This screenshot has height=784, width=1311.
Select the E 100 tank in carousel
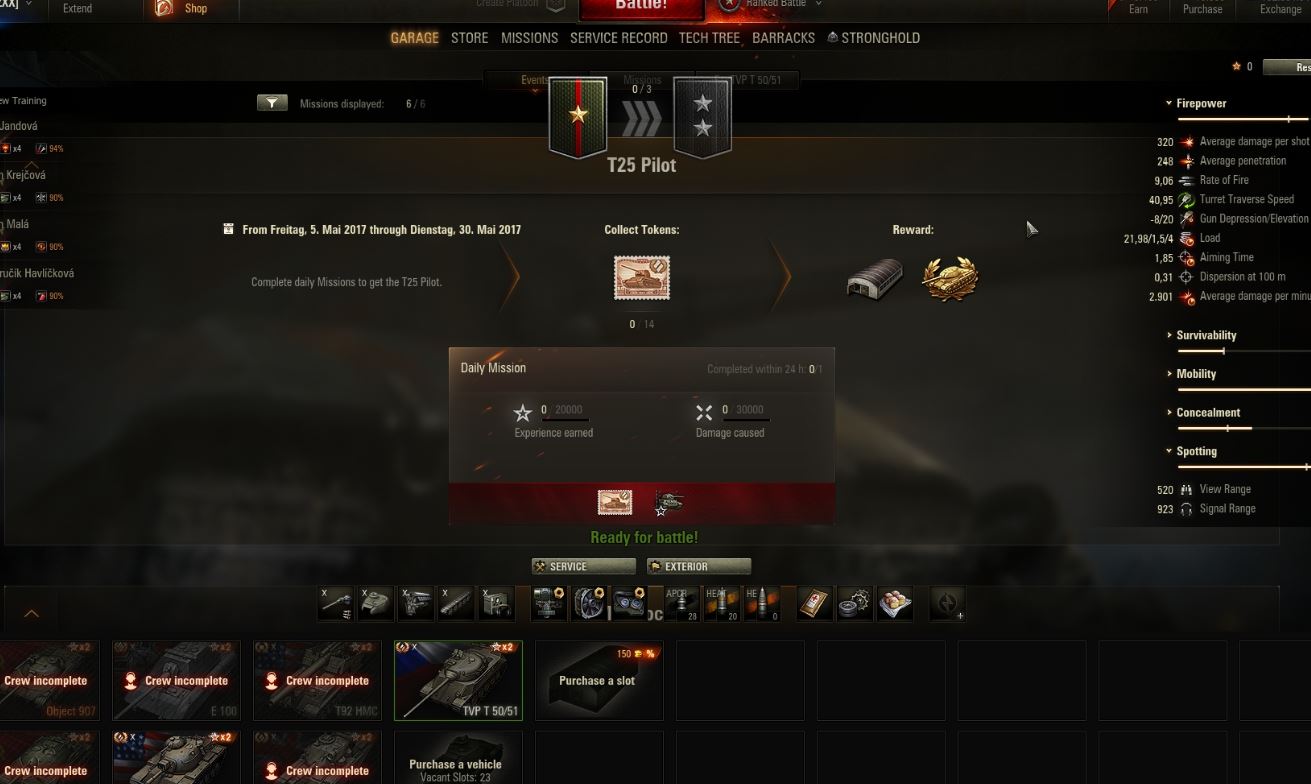[176, 680]
